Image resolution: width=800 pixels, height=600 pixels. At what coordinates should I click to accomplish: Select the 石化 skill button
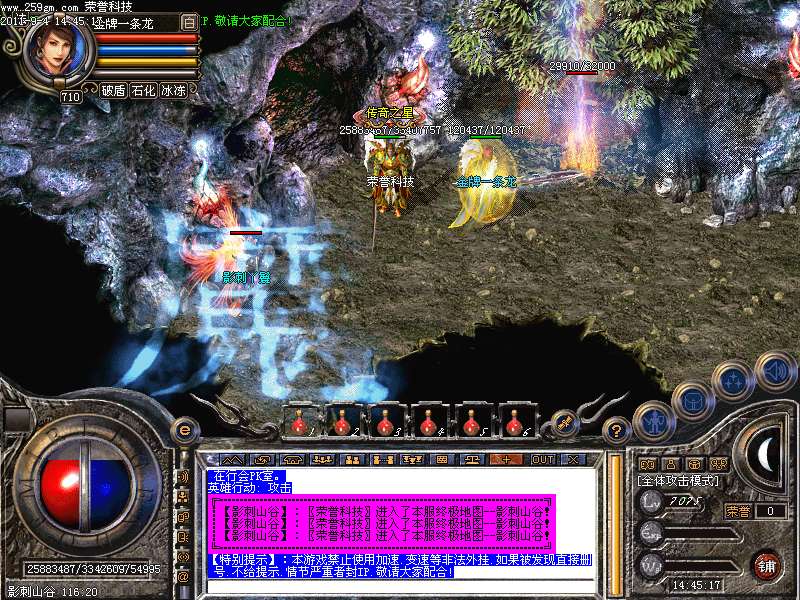pyautogui.click(x=143, y=90)
